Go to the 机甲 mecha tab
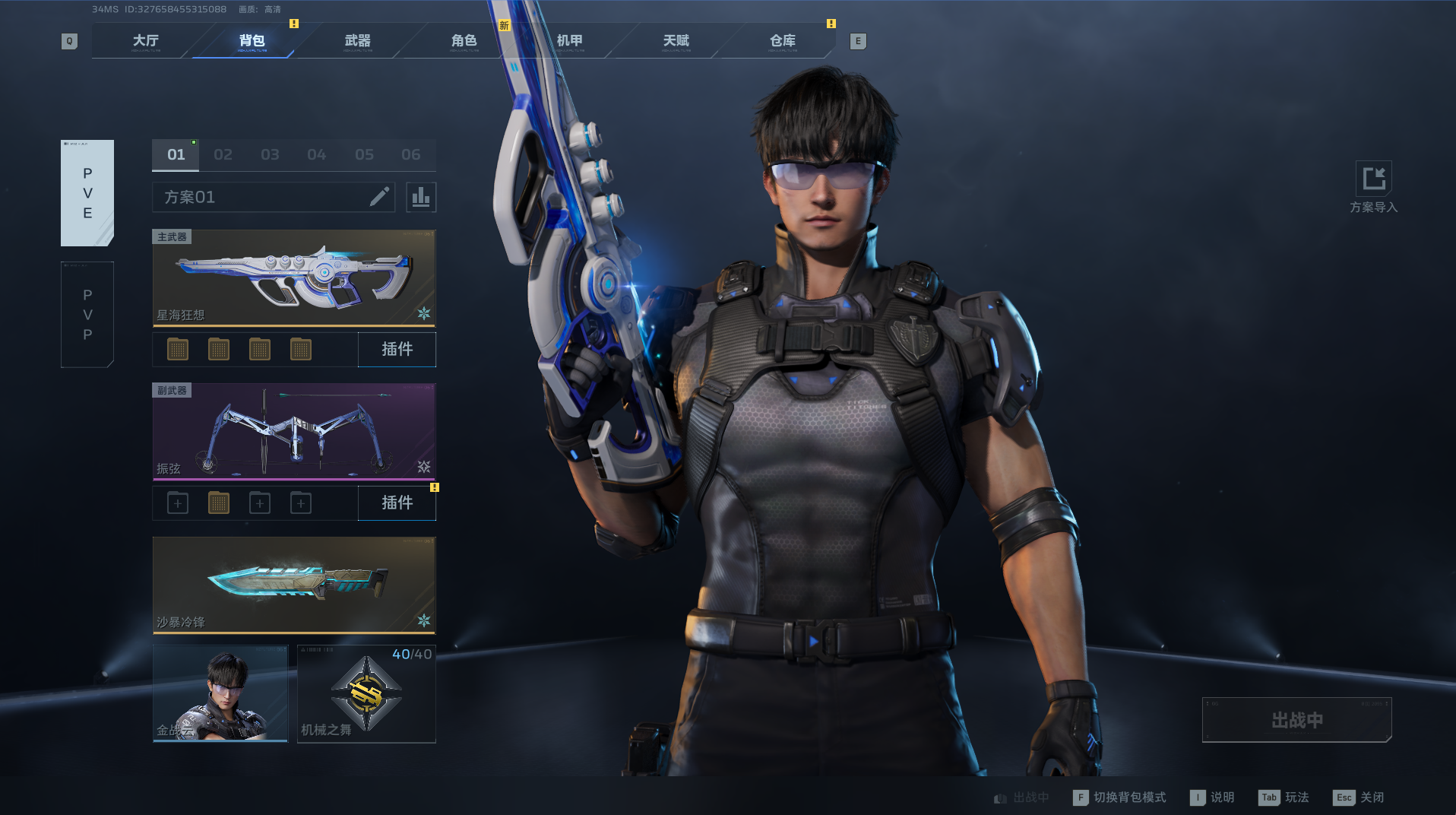Screen dimensions: 1456x815 click(x=570, y=41)
